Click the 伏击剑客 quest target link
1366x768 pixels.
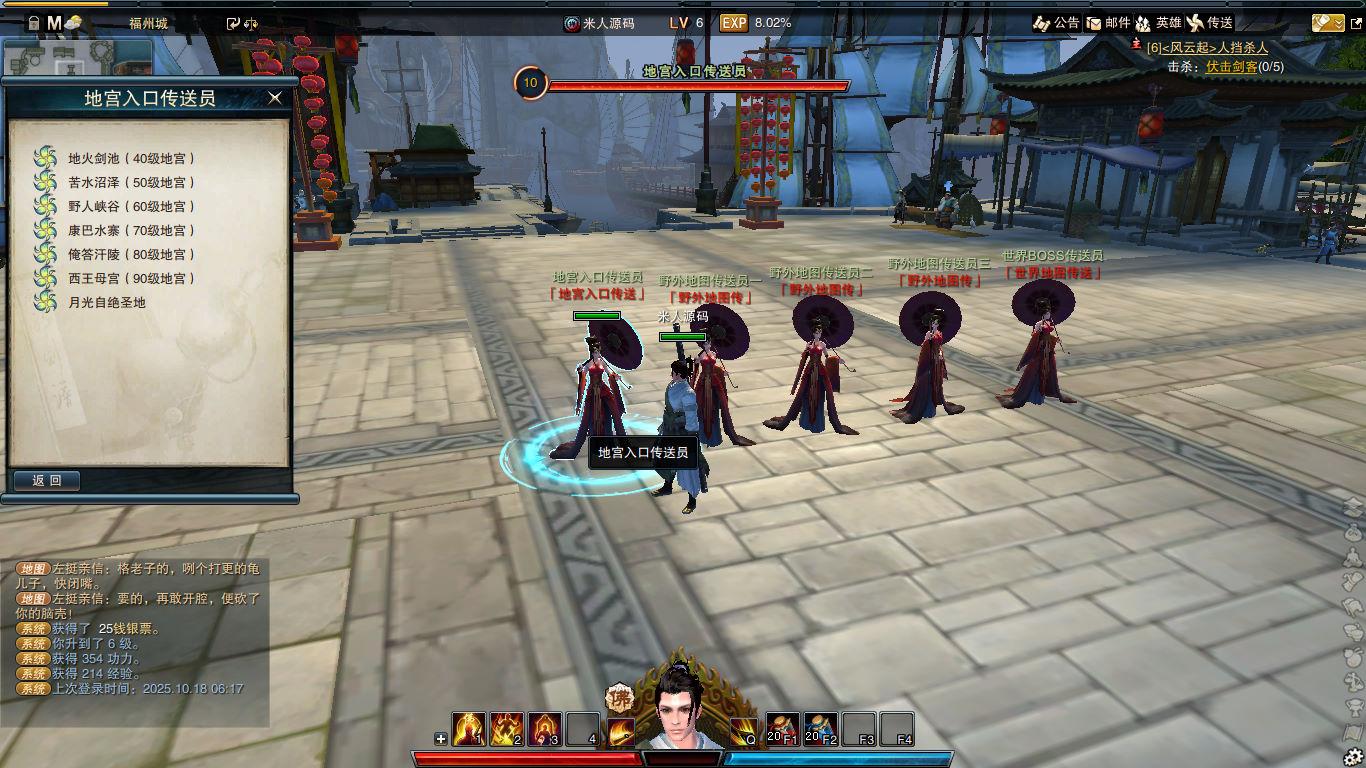(1231, 66)
